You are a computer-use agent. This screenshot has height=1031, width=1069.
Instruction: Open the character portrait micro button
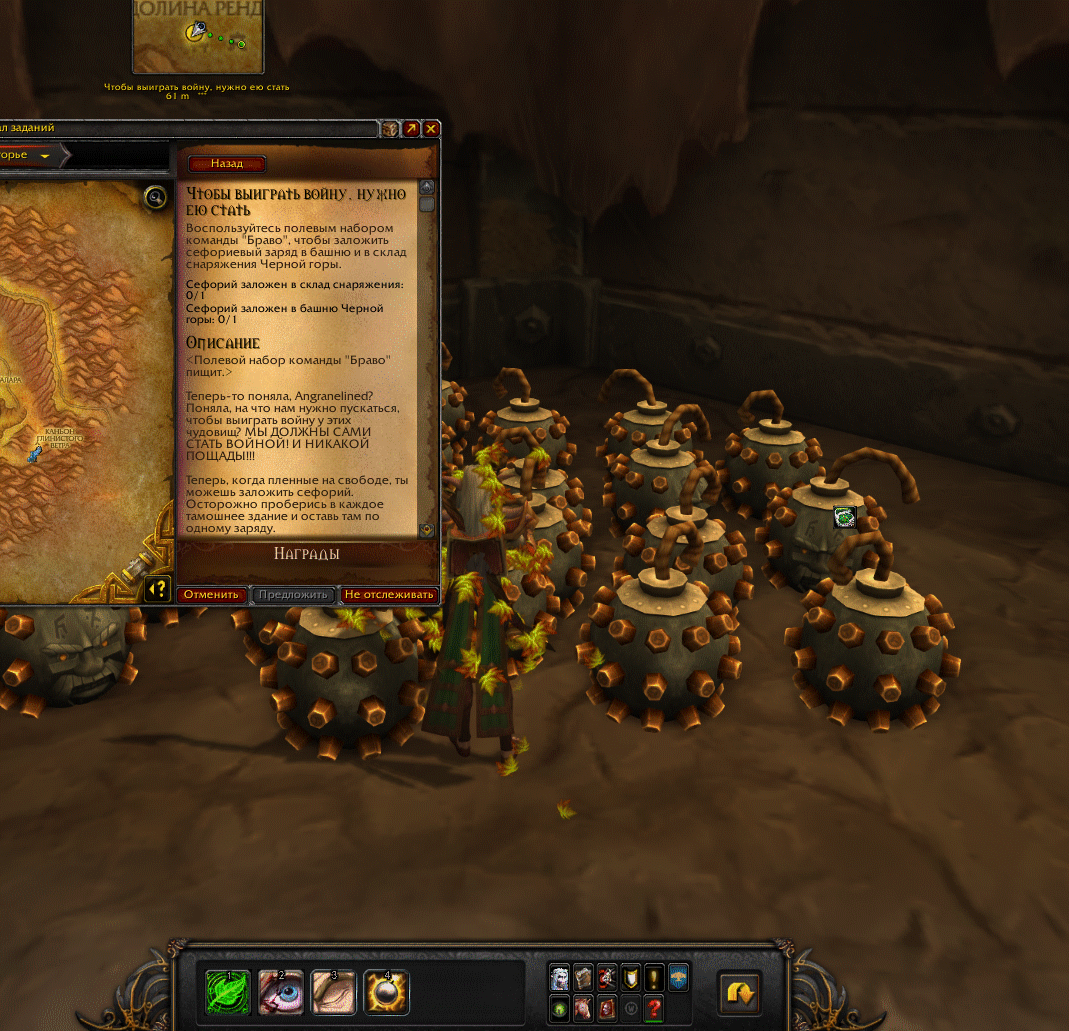(x=559, y=978)
